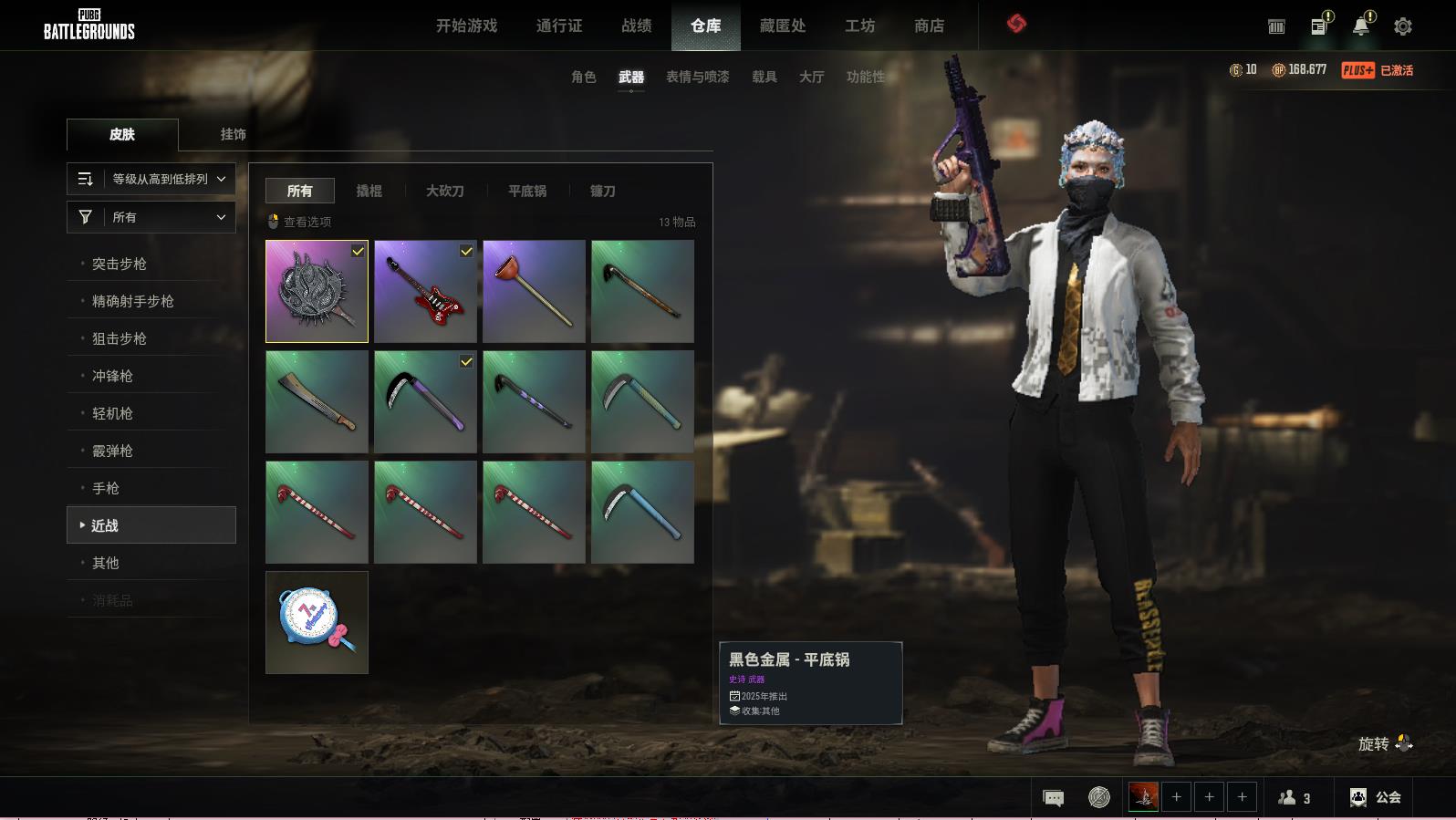Open the 等级从高到低排列 sort dropdown

pyautogui.click(x=151, y=179)
